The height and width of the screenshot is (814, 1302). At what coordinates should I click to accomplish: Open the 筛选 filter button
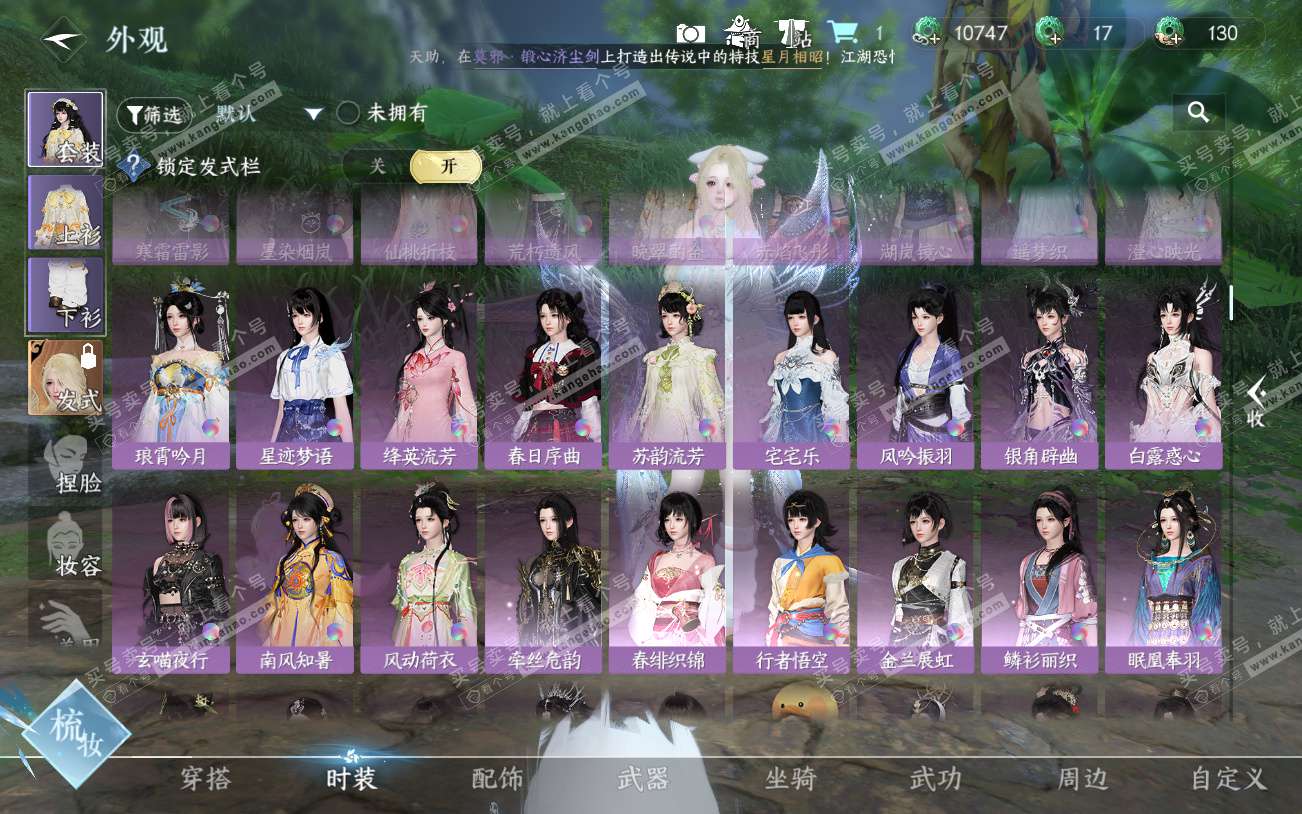[x=153, y=115]
